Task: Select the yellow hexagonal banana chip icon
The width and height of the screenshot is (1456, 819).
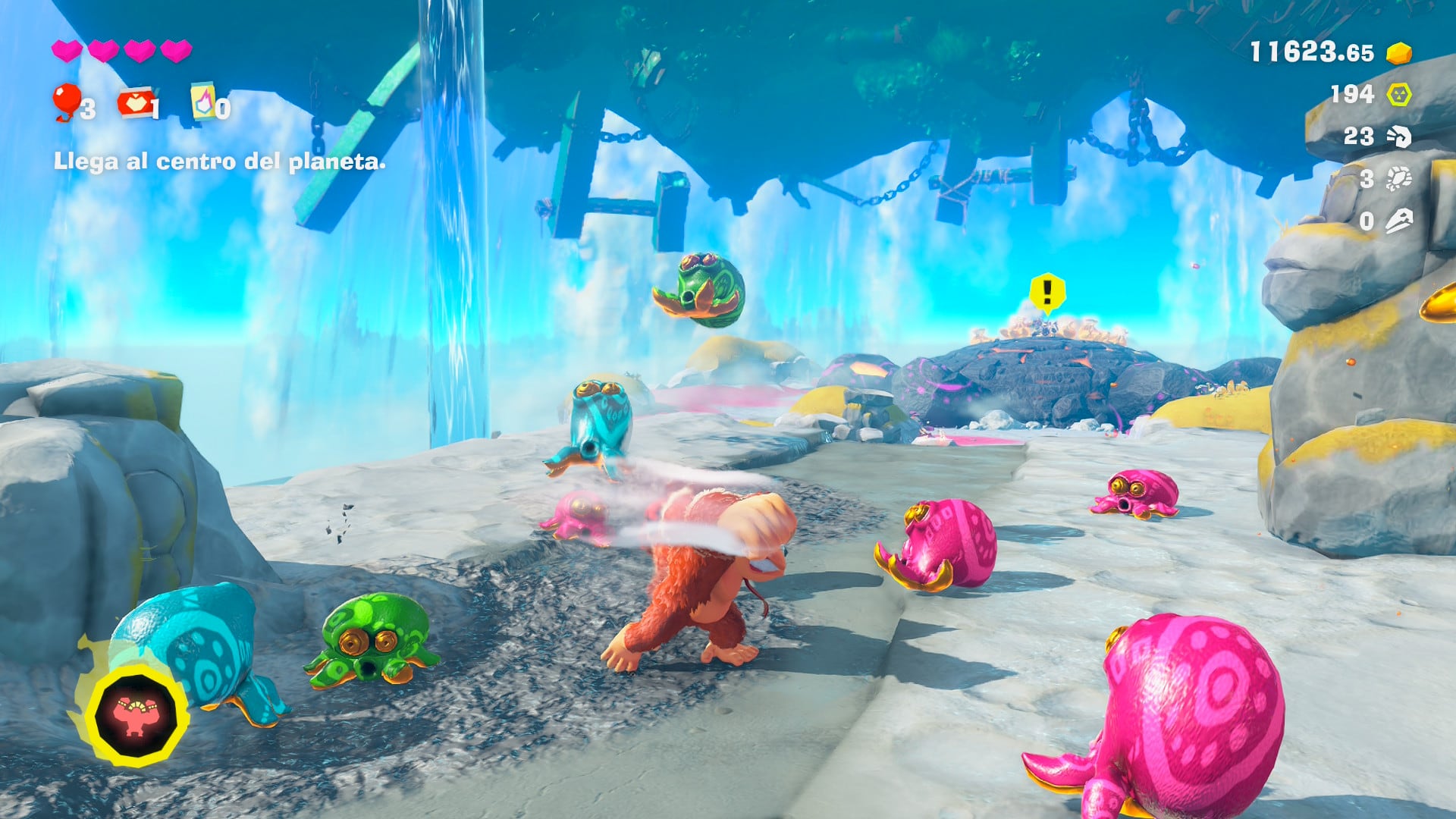Action: tap(1399, 95)
